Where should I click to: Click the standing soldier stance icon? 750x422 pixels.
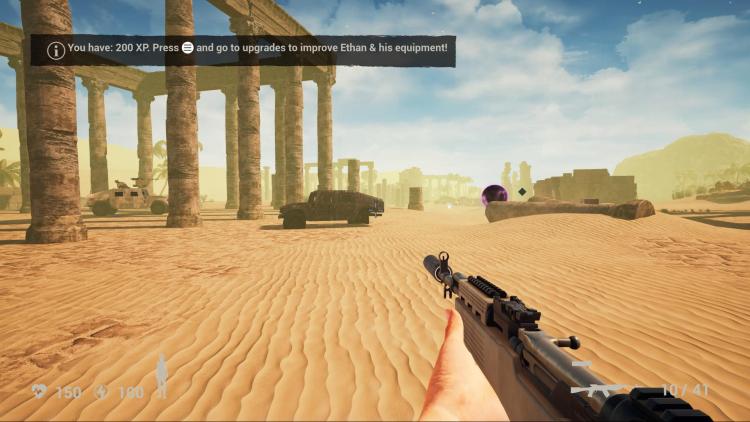coord(162,375)
